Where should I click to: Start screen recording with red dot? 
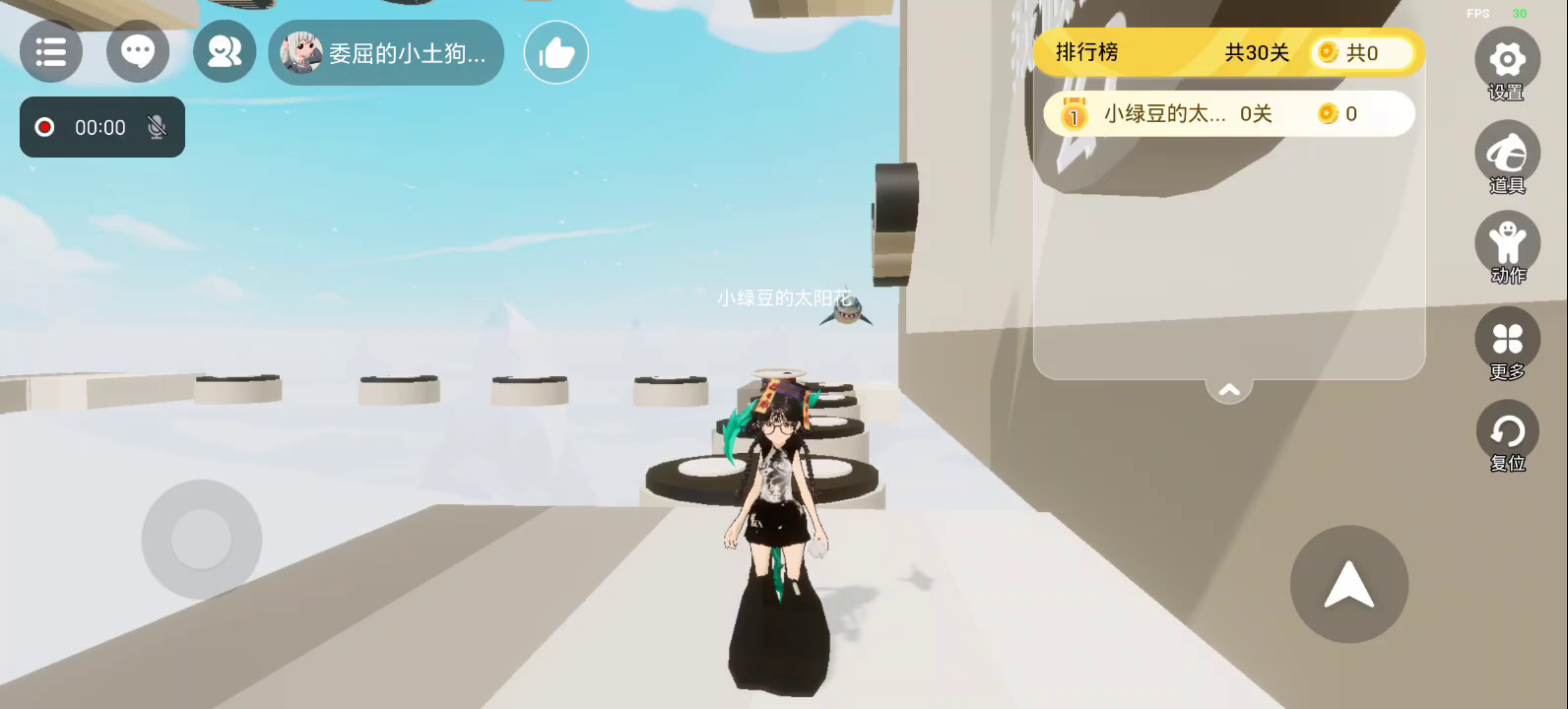44,127
